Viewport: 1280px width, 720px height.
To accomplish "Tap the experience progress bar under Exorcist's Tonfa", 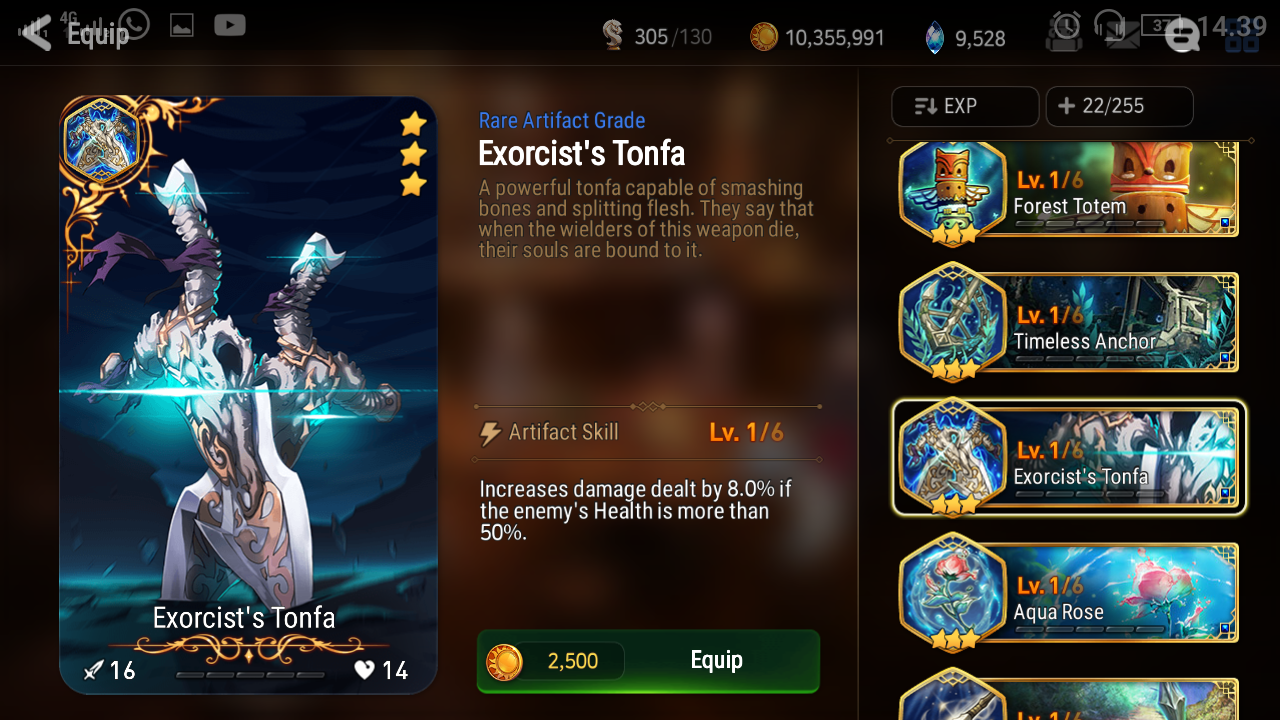I will [248, 674].
